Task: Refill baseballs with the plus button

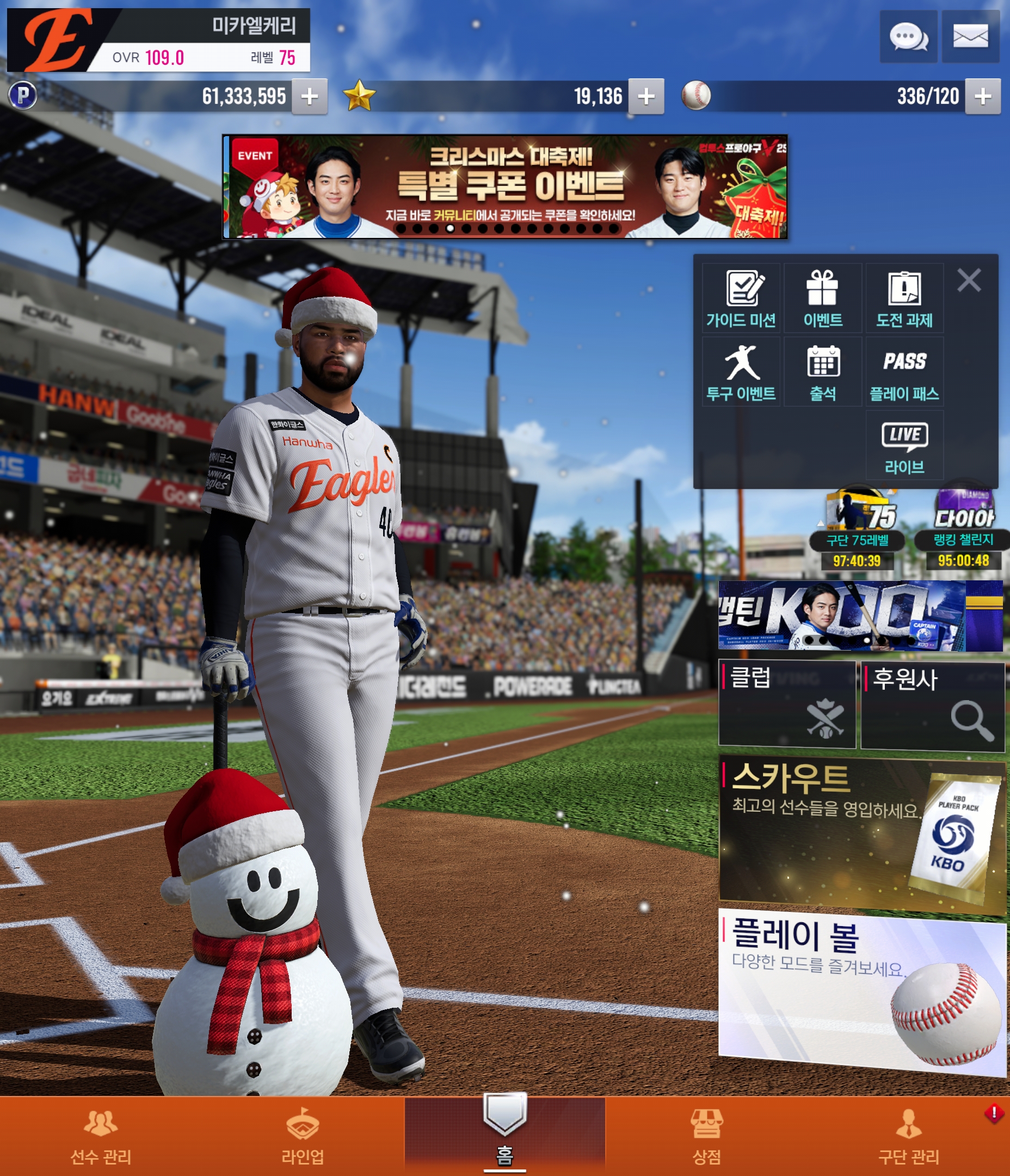Action: pos(983,96)
